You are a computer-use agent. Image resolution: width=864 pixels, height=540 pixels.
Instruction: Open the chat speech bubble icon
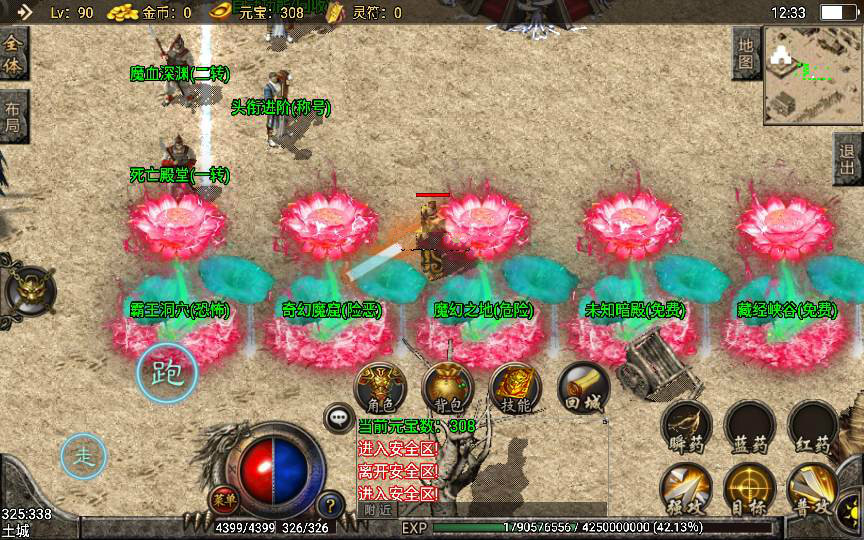point(339,418)
